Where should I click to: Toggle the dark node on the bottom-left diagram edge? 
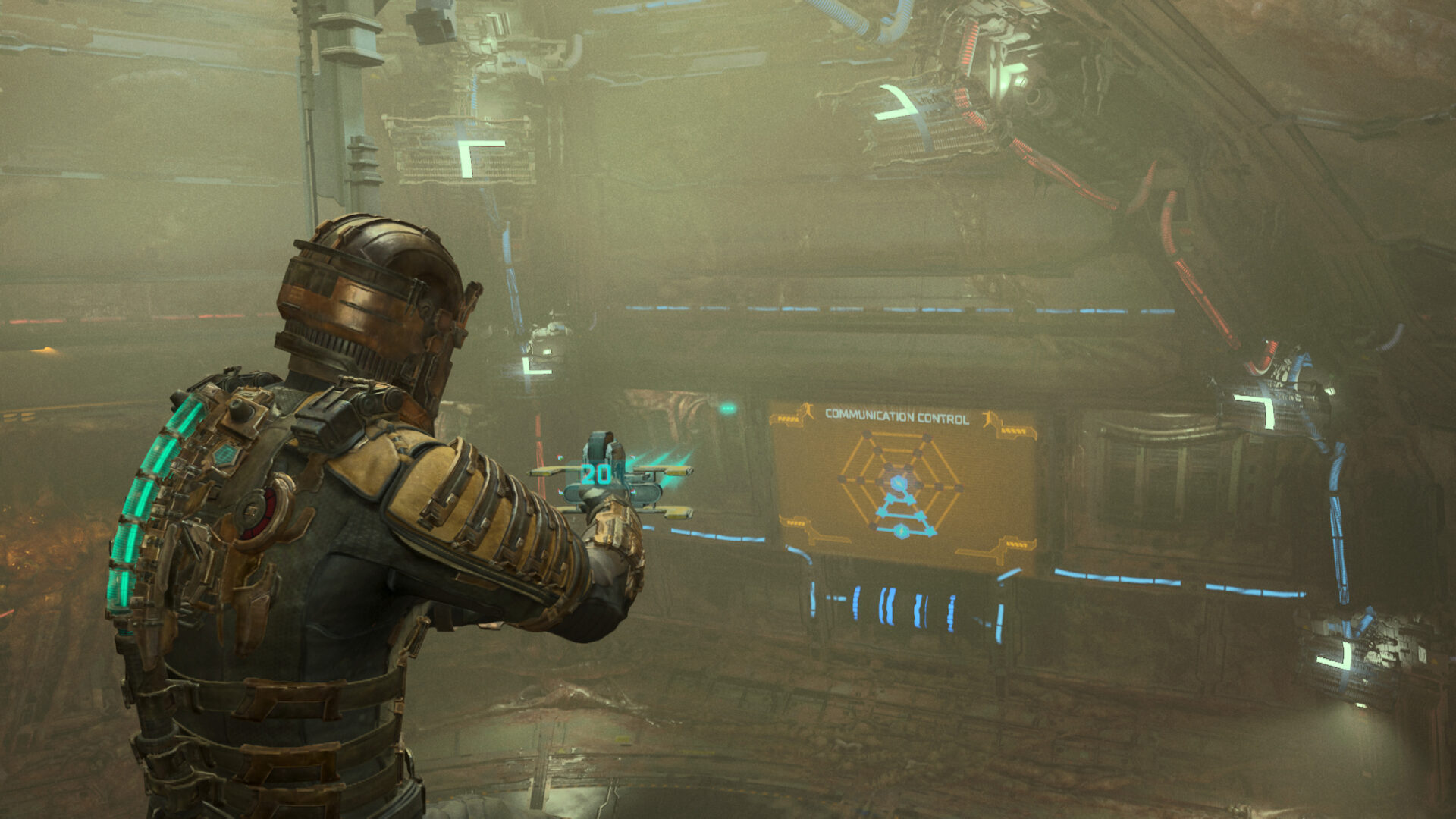pyautogui.click(x=873, y=526)
